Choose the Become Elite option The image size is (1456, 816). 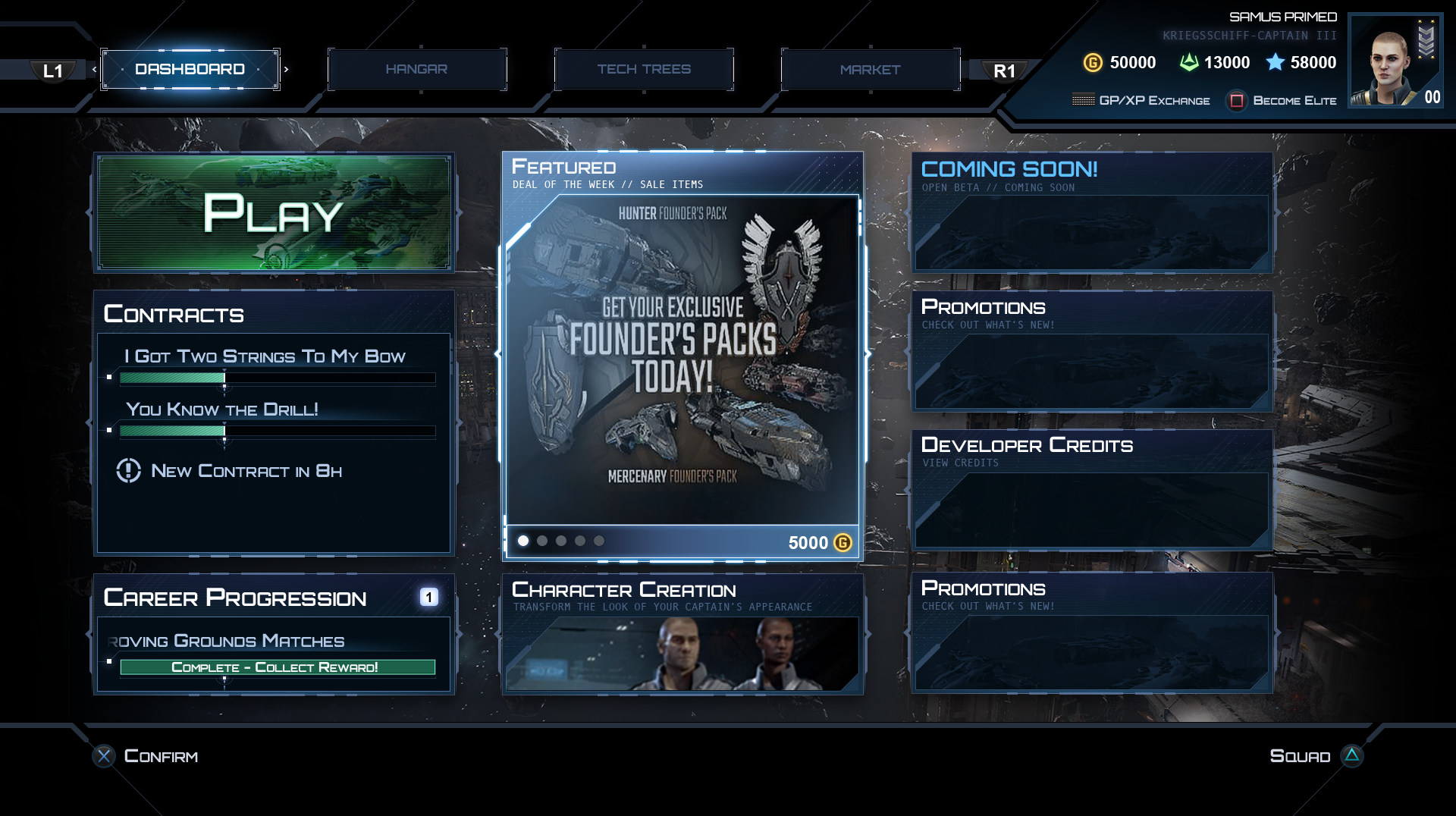point(1282,100)
